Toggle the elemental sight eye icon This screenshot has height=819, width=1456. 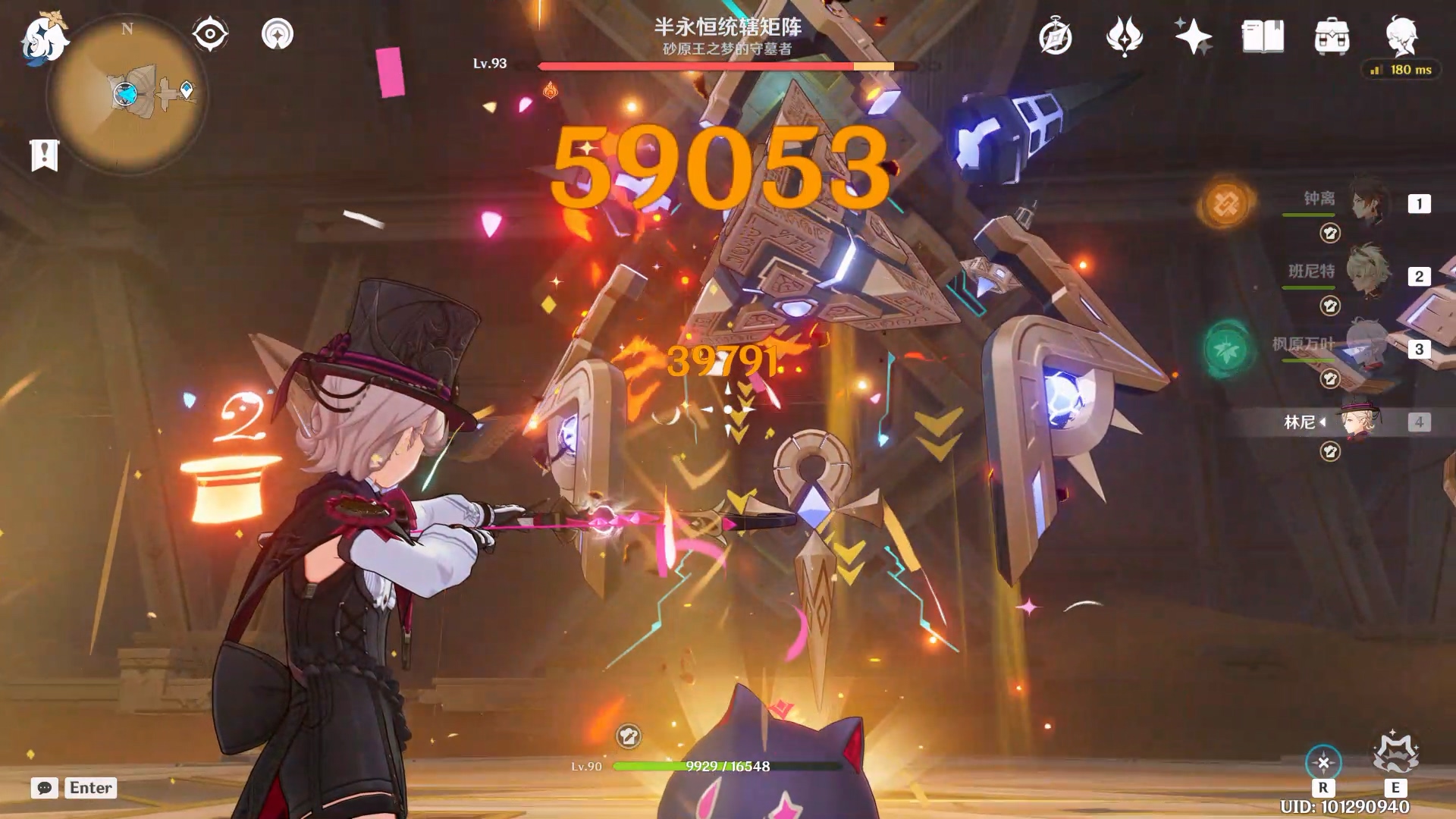click(x=210, y=34)
